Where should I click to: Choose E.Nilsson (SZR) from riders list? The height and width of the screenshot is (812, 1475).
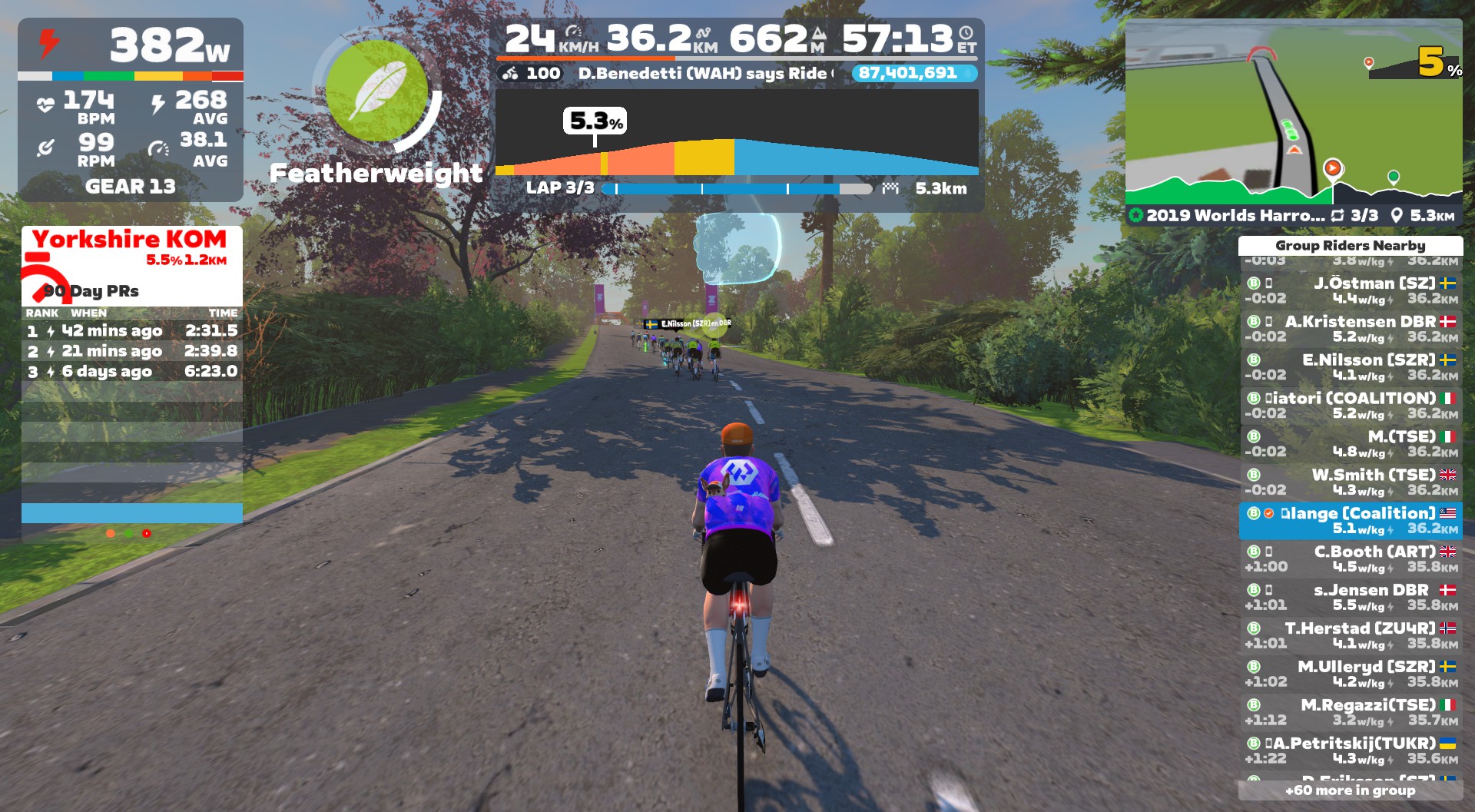pyautogui.click(x=1351, y=367)
